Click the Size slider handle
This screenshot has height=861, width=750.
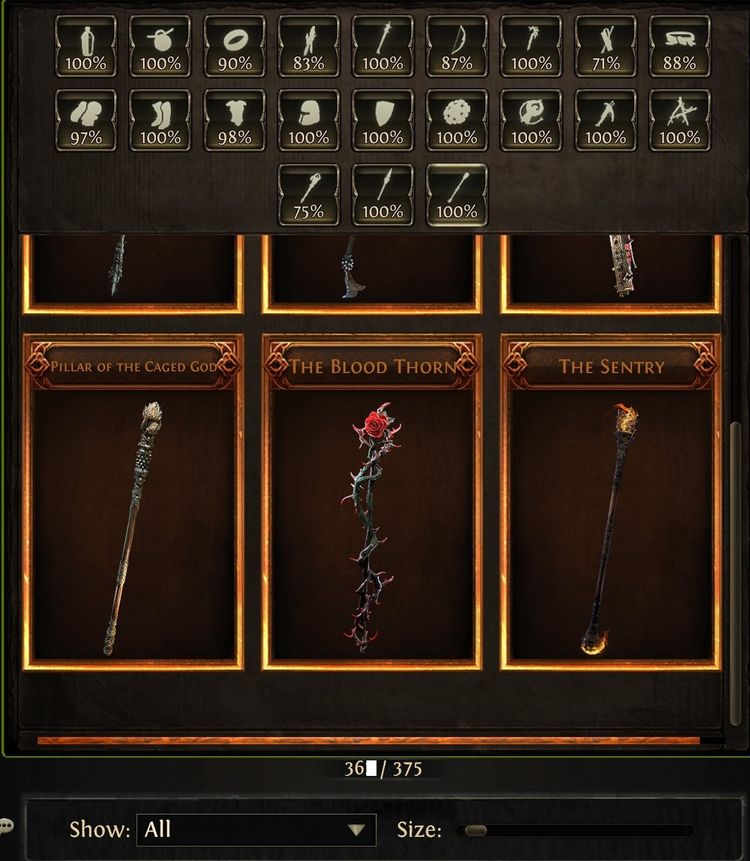click(x=476, y=830)
